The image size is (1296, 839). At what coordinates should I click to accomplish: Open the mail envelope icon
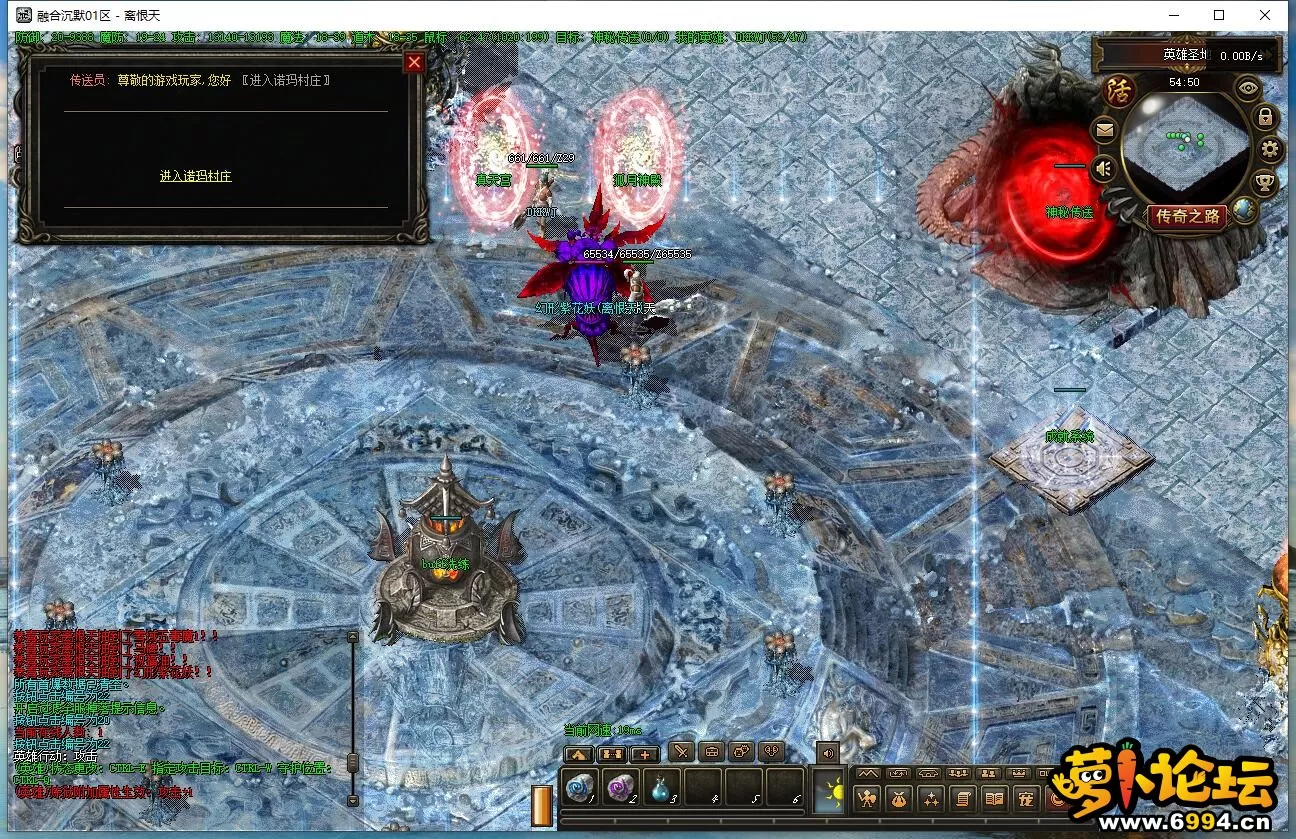coord(1105,129)
